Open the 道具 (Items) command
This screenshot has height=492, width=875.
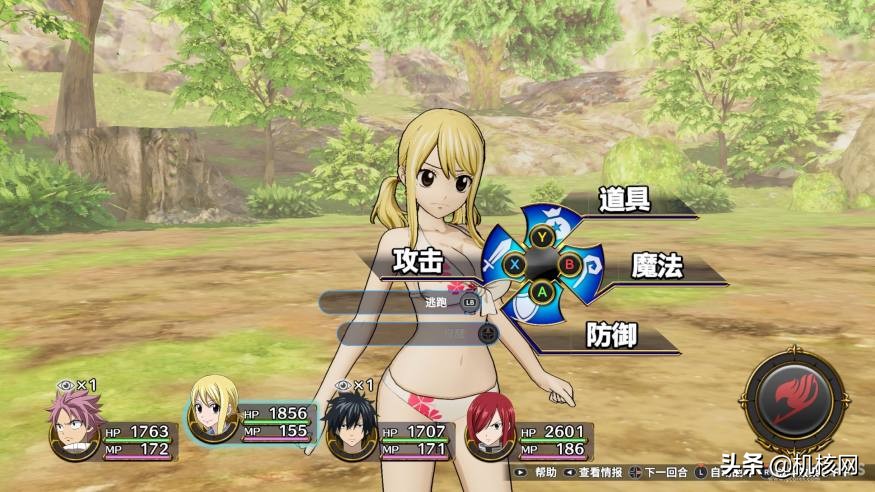(625, 200)
